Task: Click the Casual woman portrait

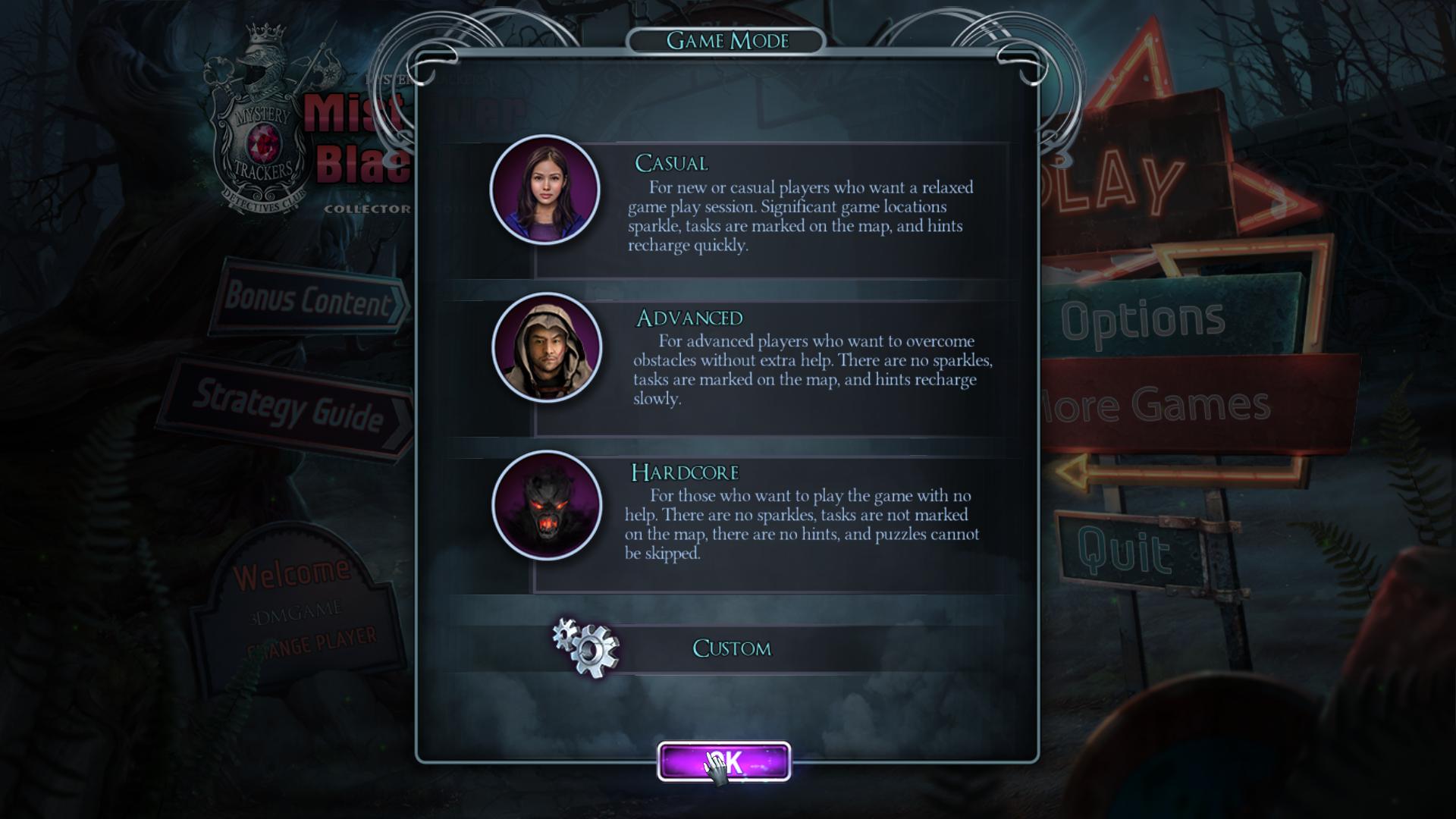Action: click(545, 190)
